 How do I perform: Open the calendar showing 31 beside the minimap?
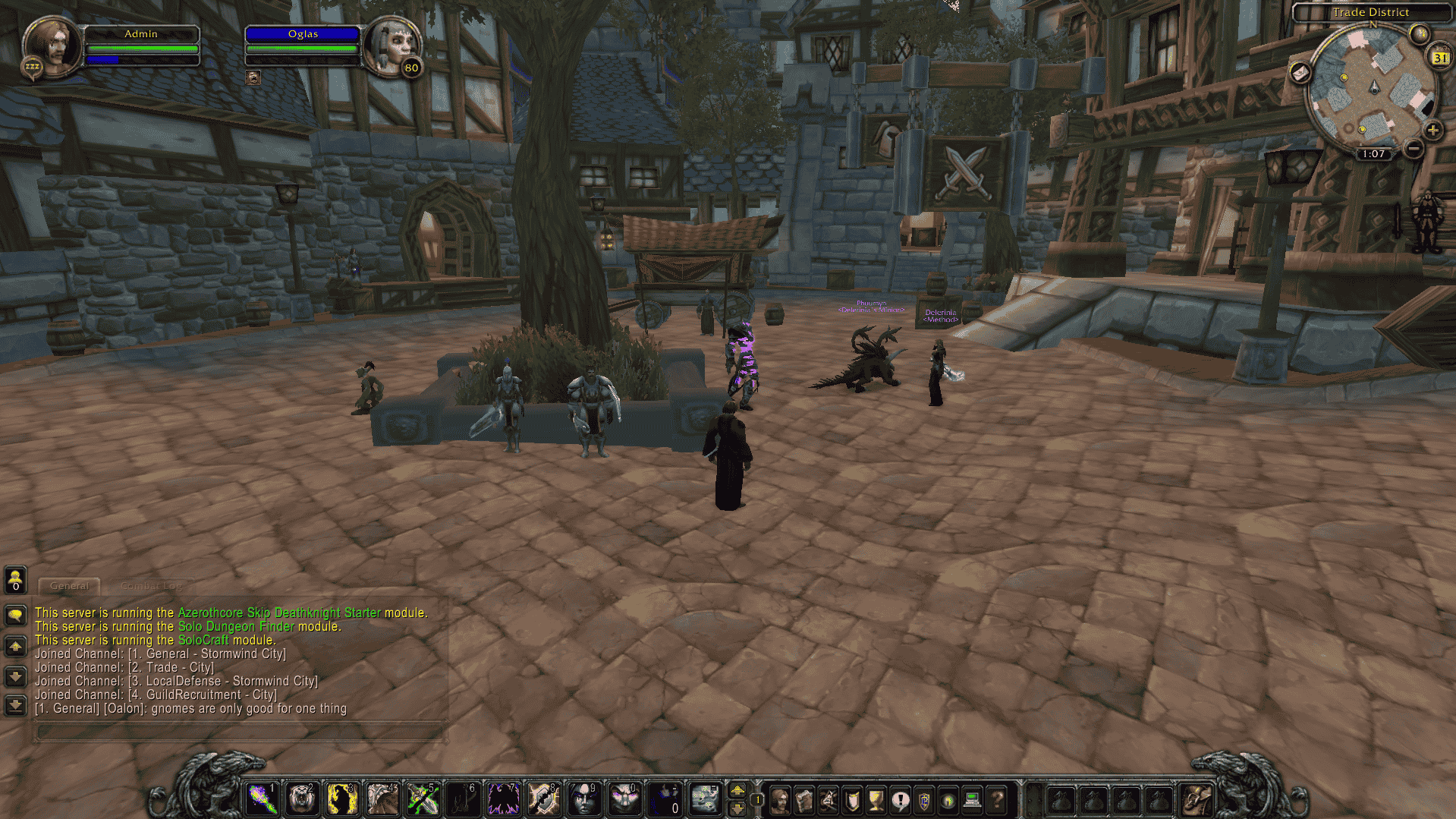(1439, 57)
